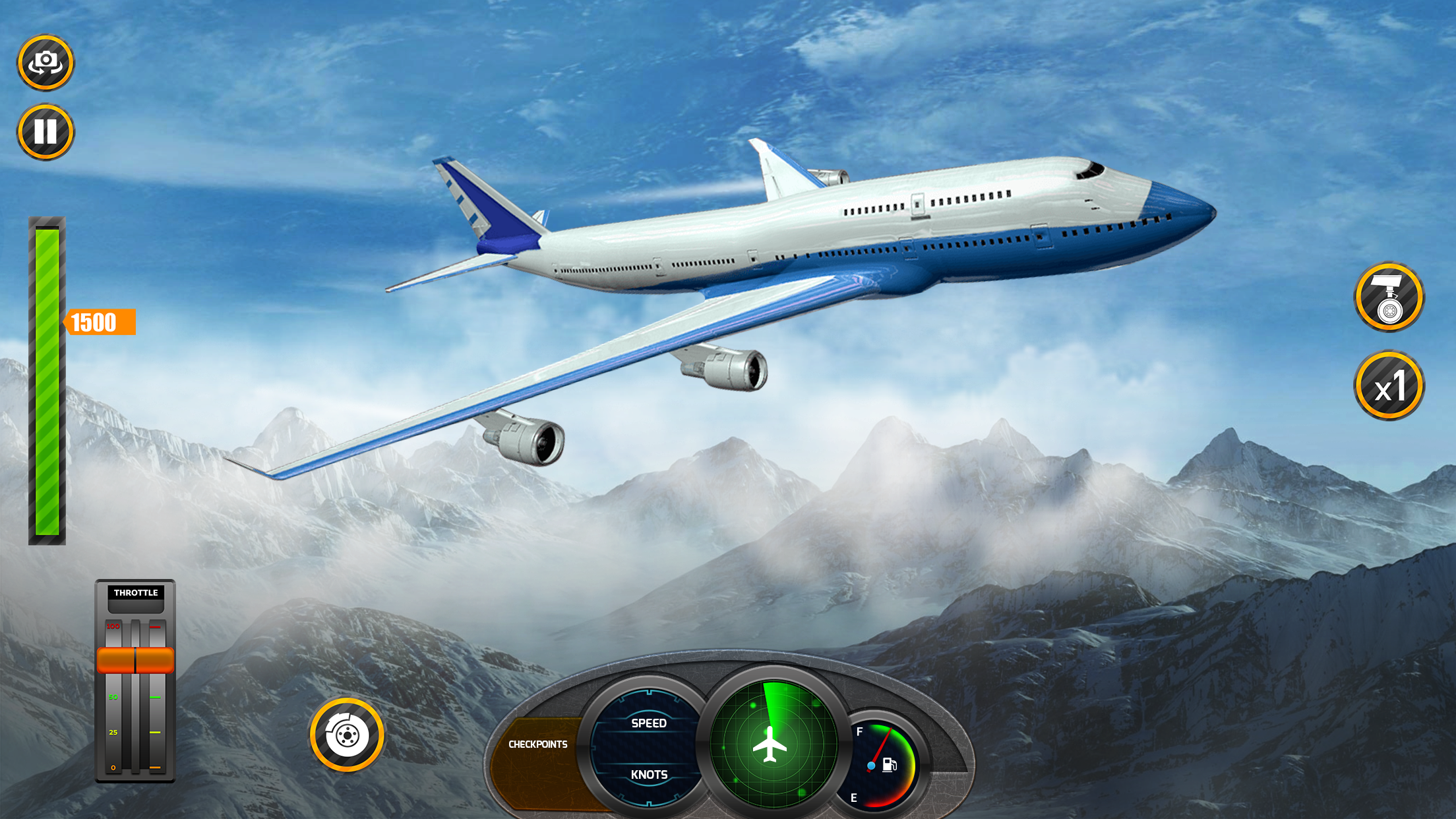
Task: Toggle the landing gear button
Action: tap(1389, 297)
